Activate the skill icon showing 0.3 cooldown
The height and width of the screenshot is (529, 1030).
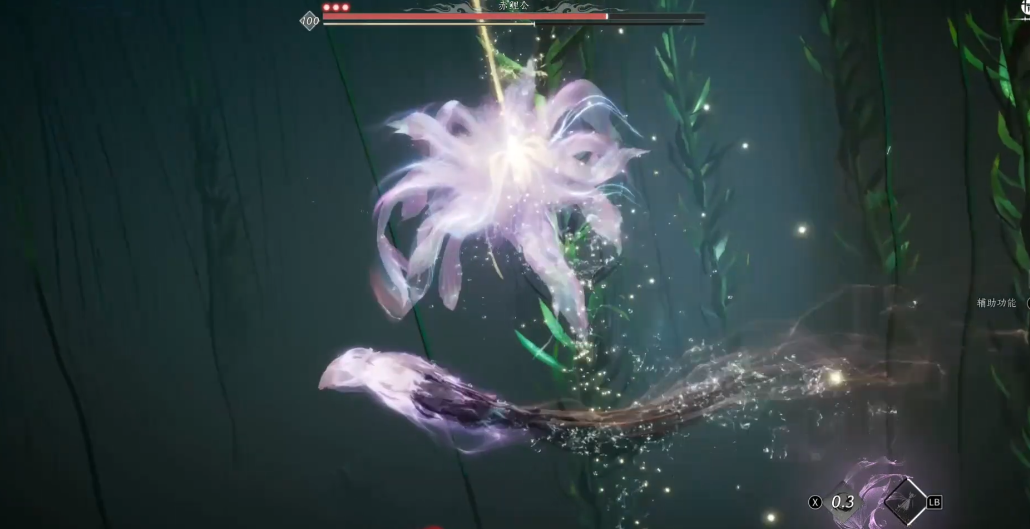point(844,501)
